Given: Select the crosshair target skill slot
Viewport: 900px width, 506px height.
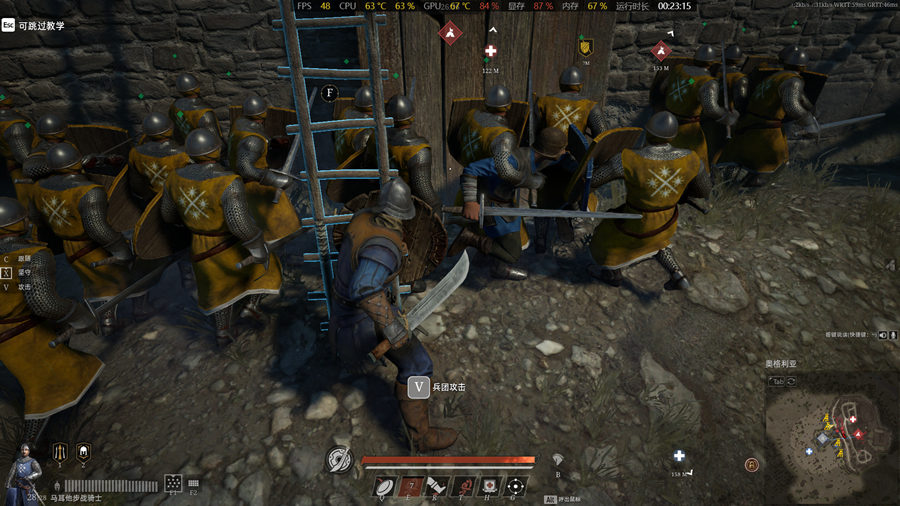Looking at the screenshot, I should [x=515, y=486].
